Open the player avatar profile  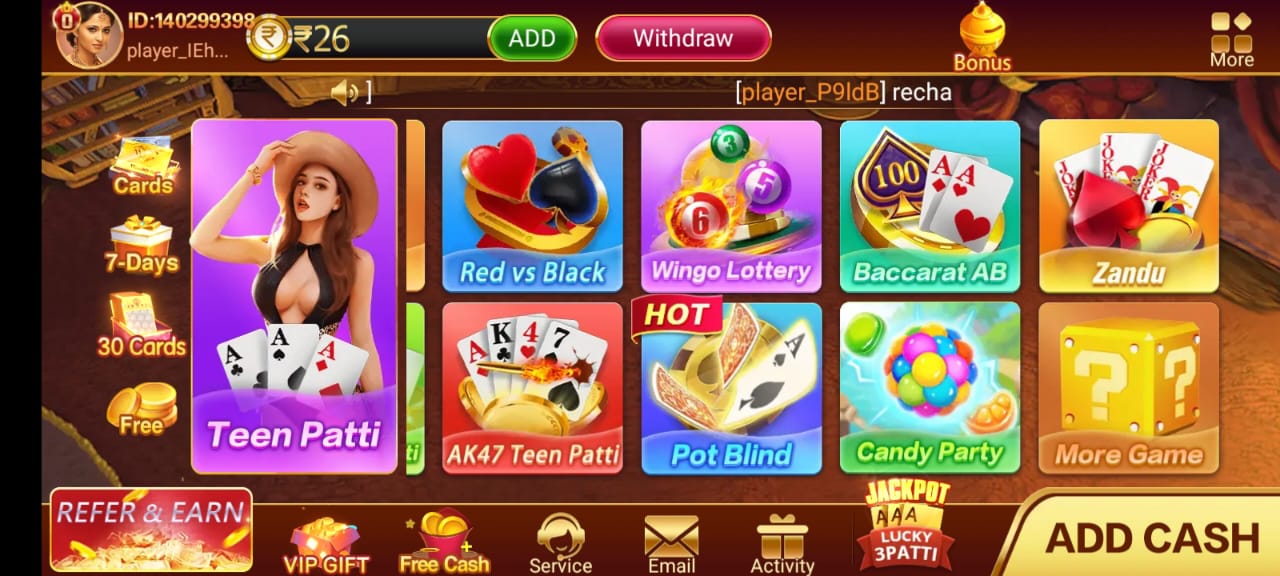[x=88, y=35]
